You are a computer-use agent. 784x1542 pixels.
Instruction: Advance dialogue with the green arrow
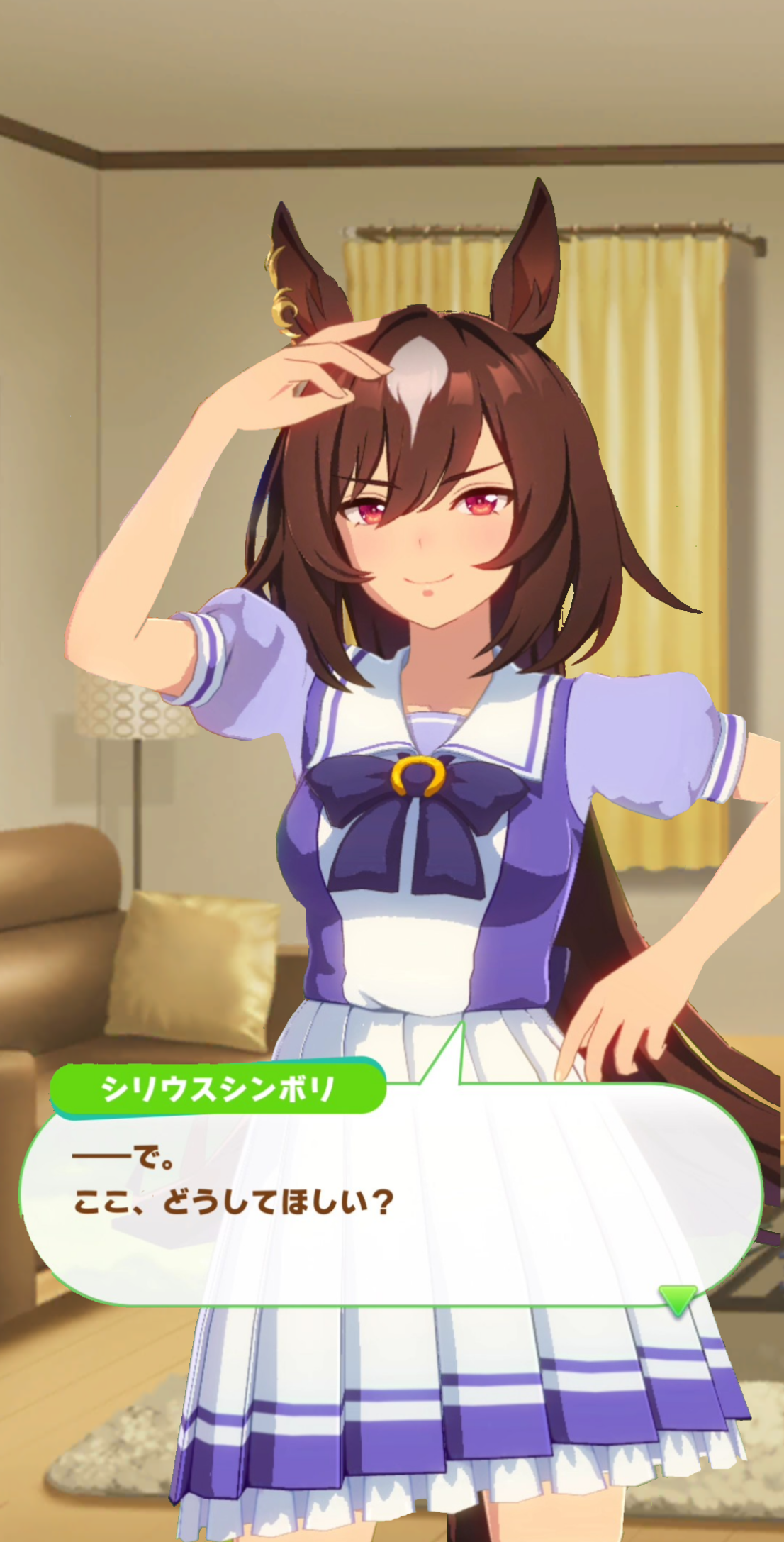coord(678,1299)
